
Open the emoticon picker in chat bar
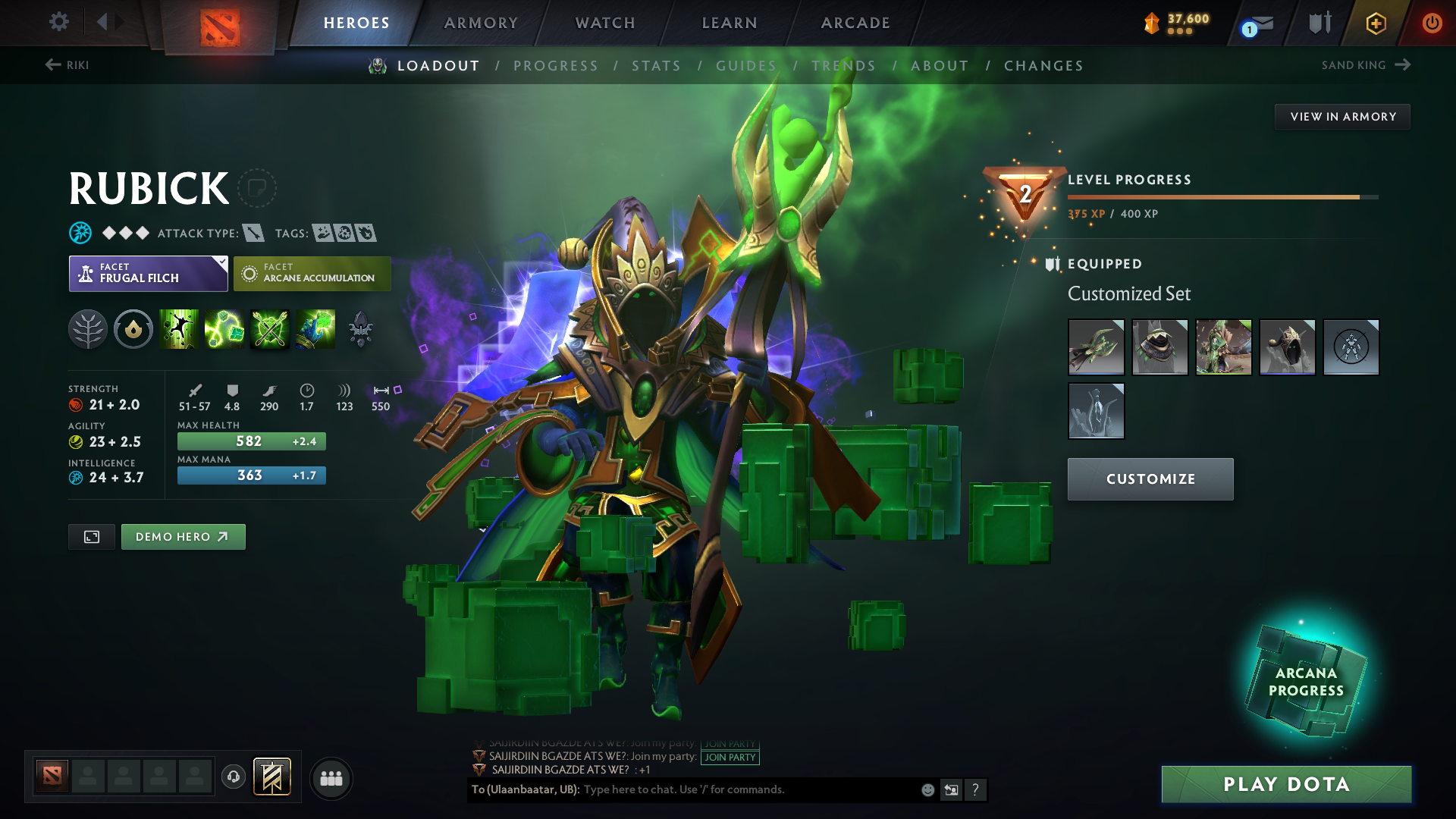(927, 789)
